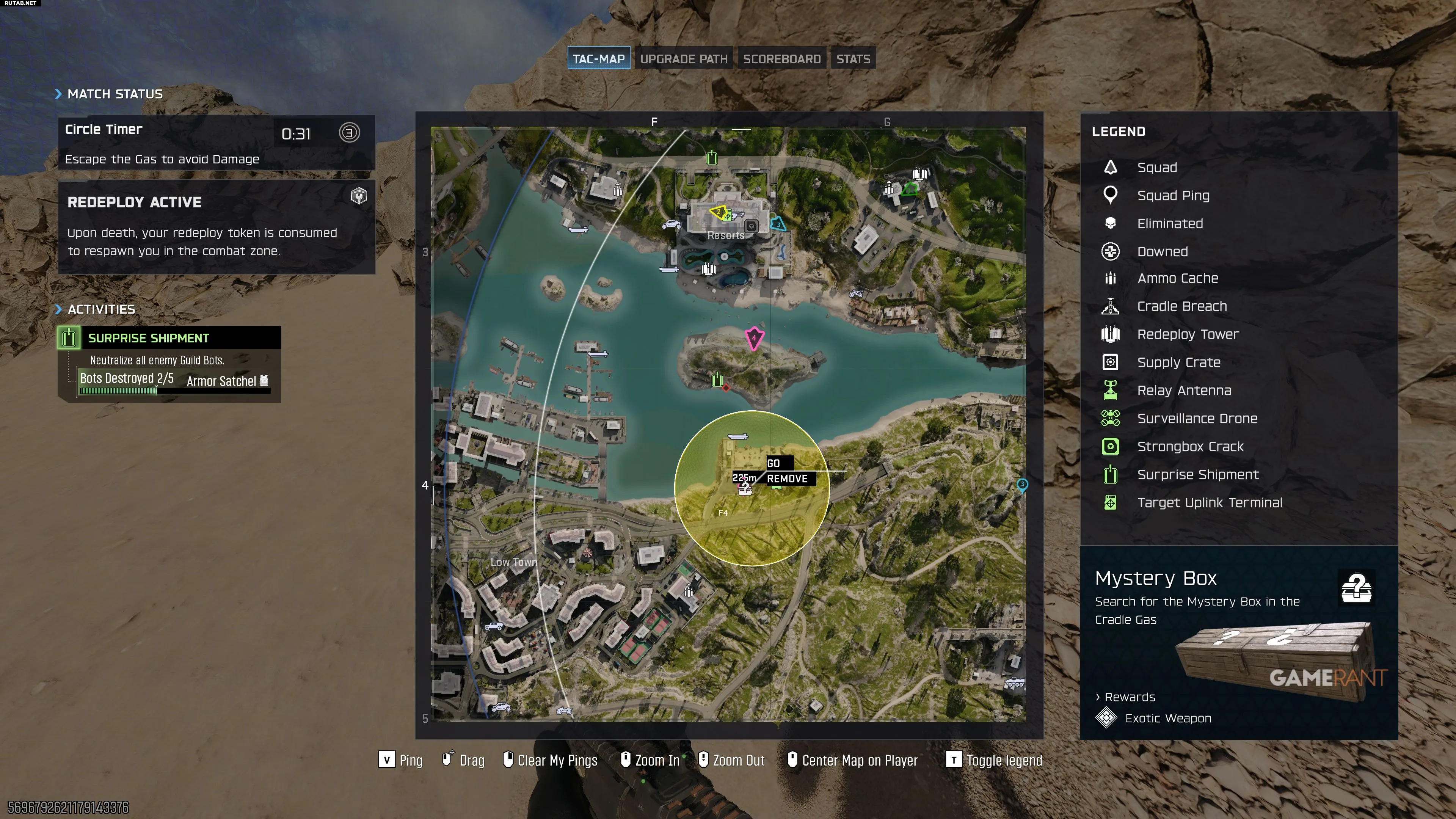Pick Target Uplink Terminal in legend

[1209, 503]
